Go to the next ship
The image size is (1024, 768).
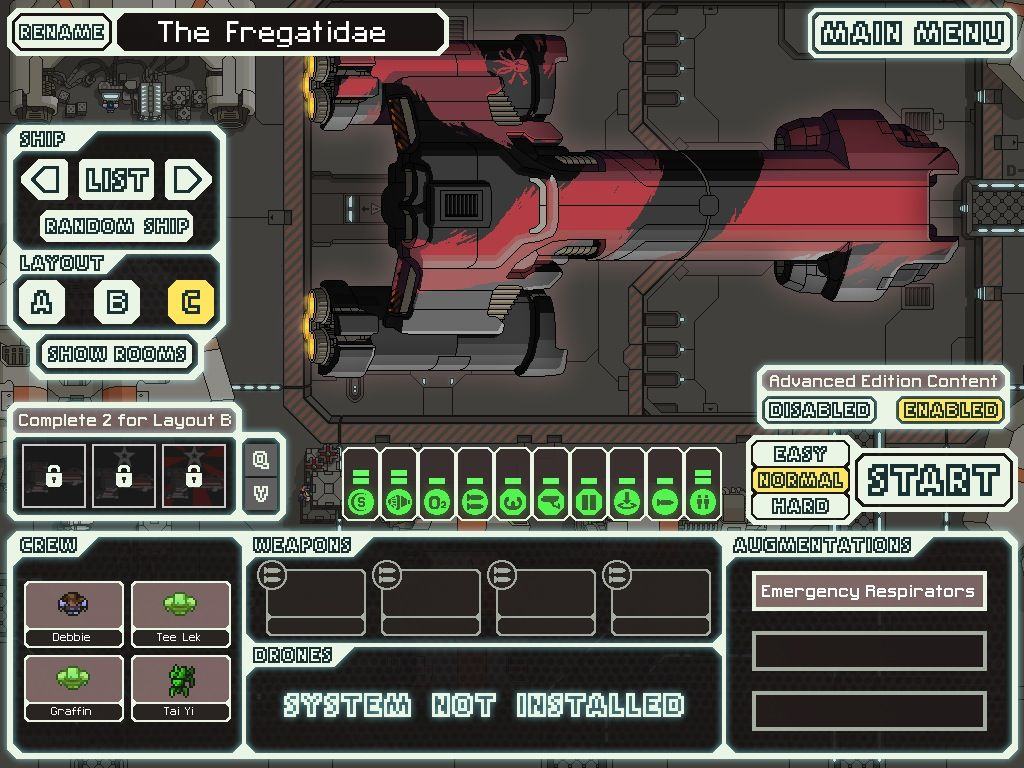point(187,180)
